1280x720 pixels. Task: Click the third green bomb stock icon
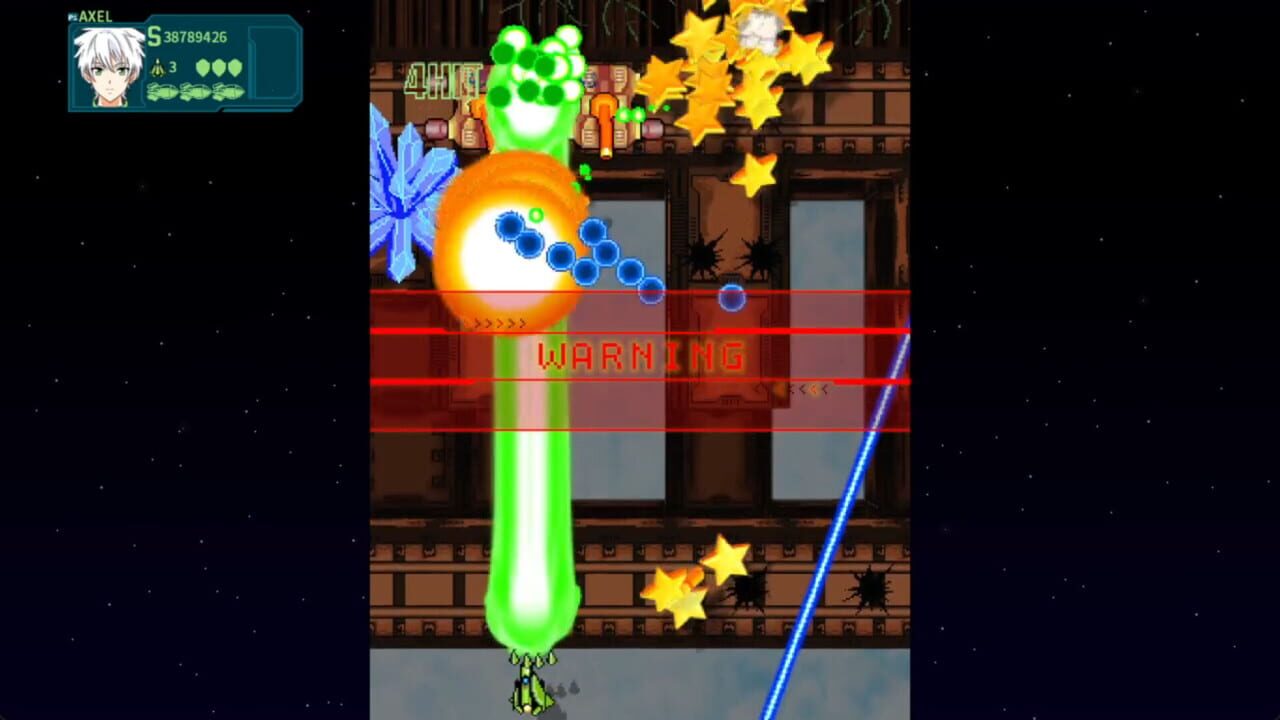228,92
